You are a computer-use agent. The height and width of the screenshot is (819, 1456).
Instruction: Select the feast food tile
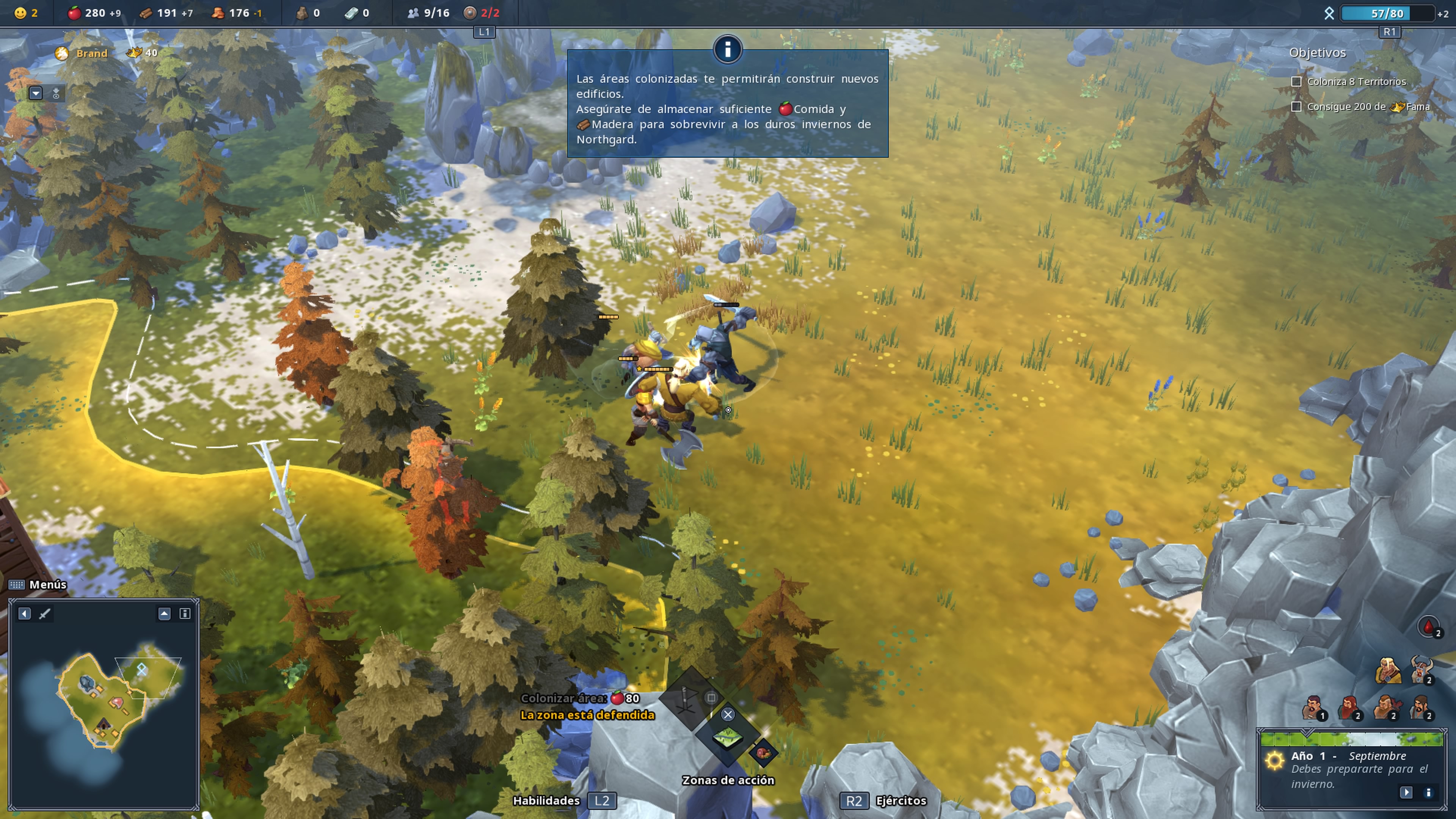[764, 753]
